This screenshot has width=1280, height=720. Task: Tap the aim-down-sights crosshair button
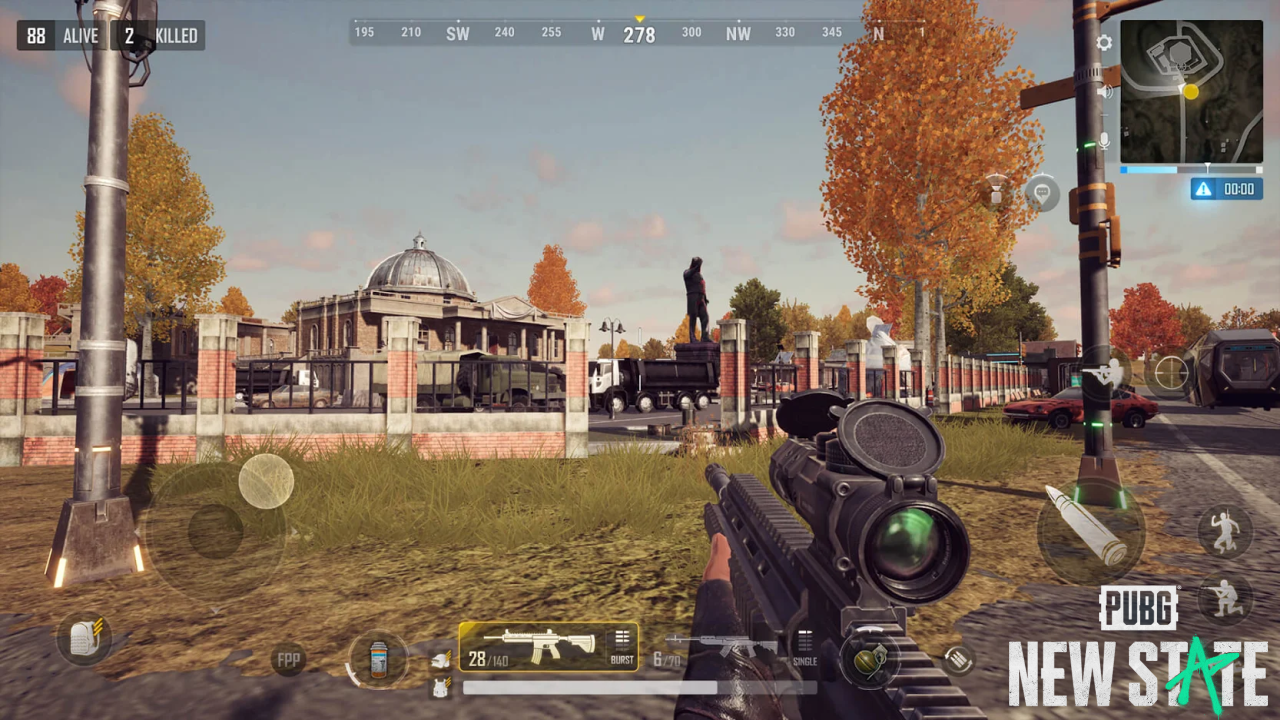[x=1169, y=374]
